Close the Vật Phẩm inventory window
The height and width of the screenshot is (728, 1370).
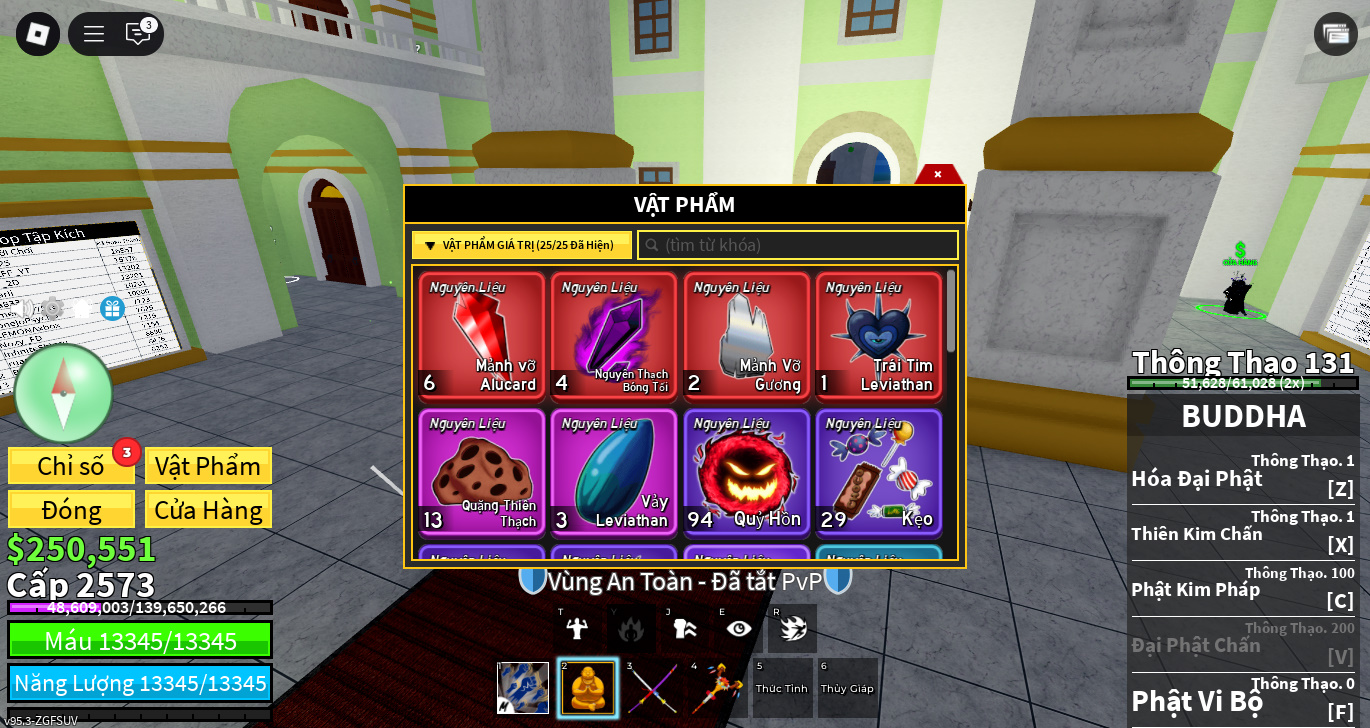tap(938, 174)
